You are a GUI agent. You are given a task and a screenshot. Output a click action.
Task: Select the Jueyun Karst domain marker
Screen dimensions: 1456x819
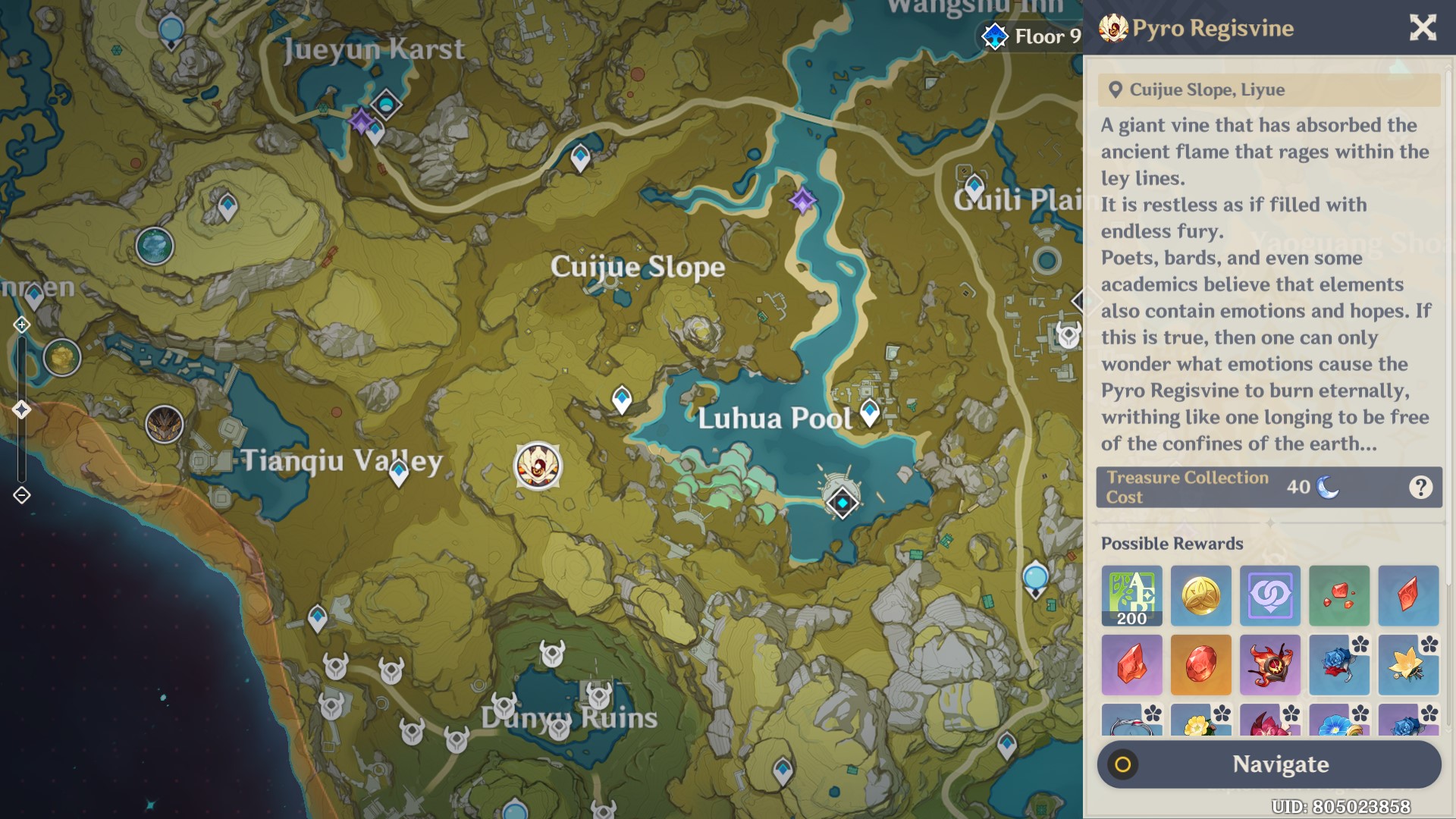[386, 104]
